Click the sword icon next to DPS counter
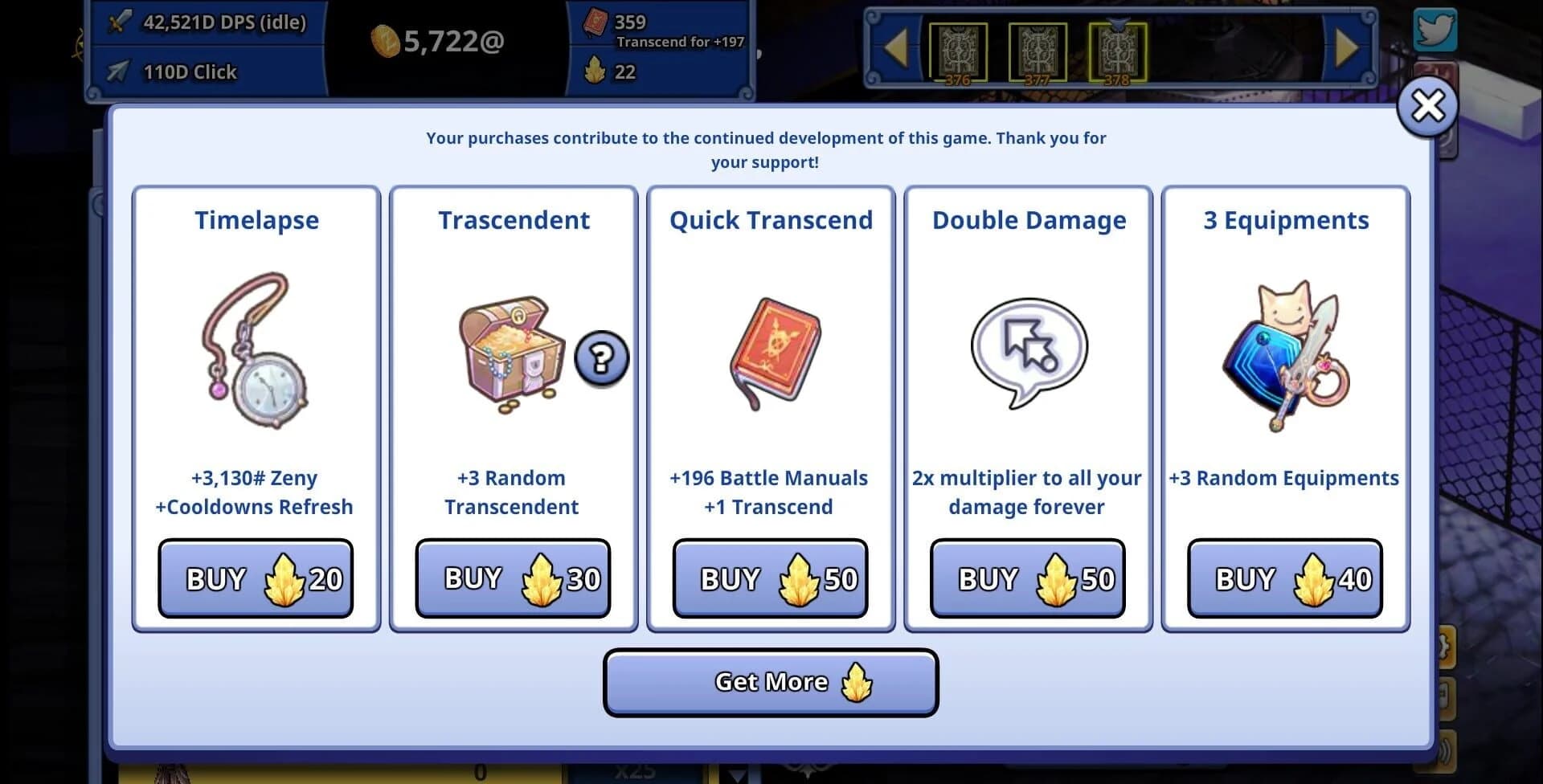The image size is (1543, 784). pyautogui.click(x=119, y=21)
